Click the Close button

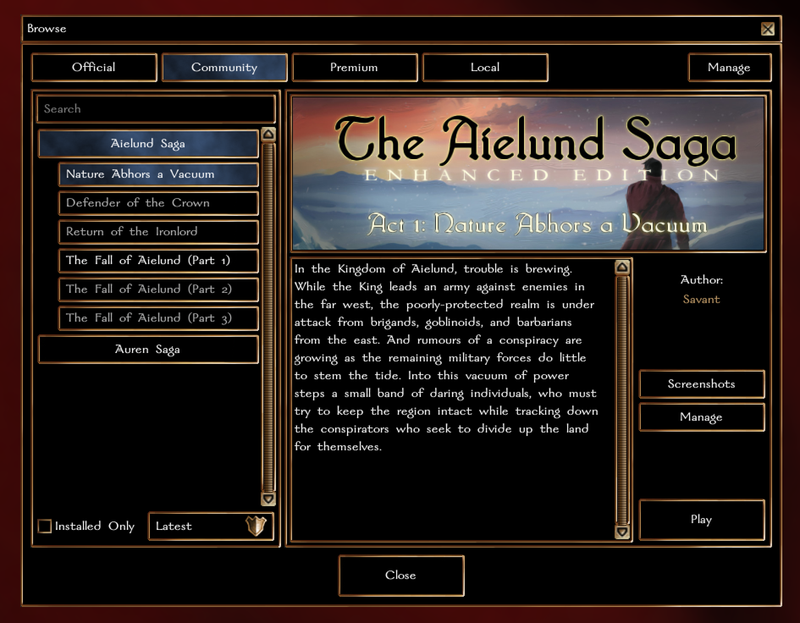[401, 576]
